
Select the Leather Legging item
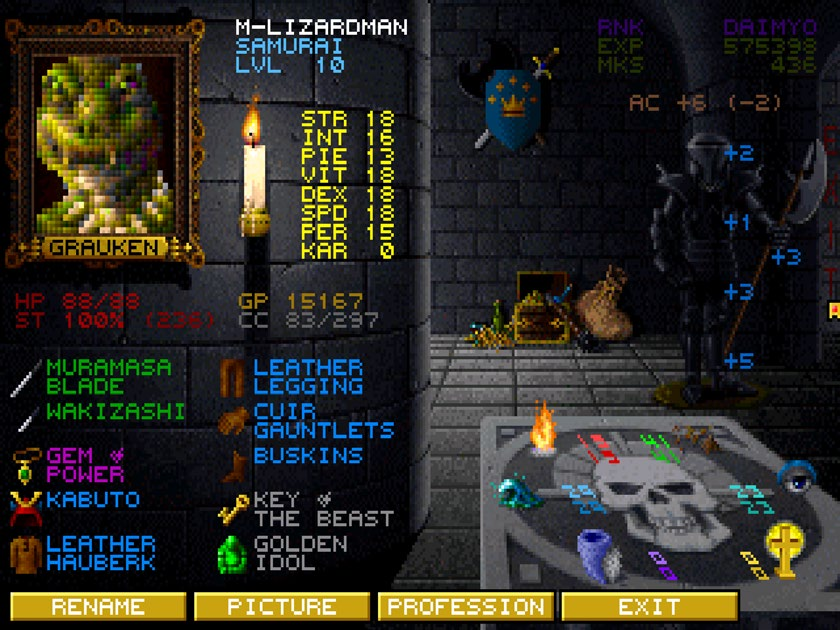pos(307,376)
